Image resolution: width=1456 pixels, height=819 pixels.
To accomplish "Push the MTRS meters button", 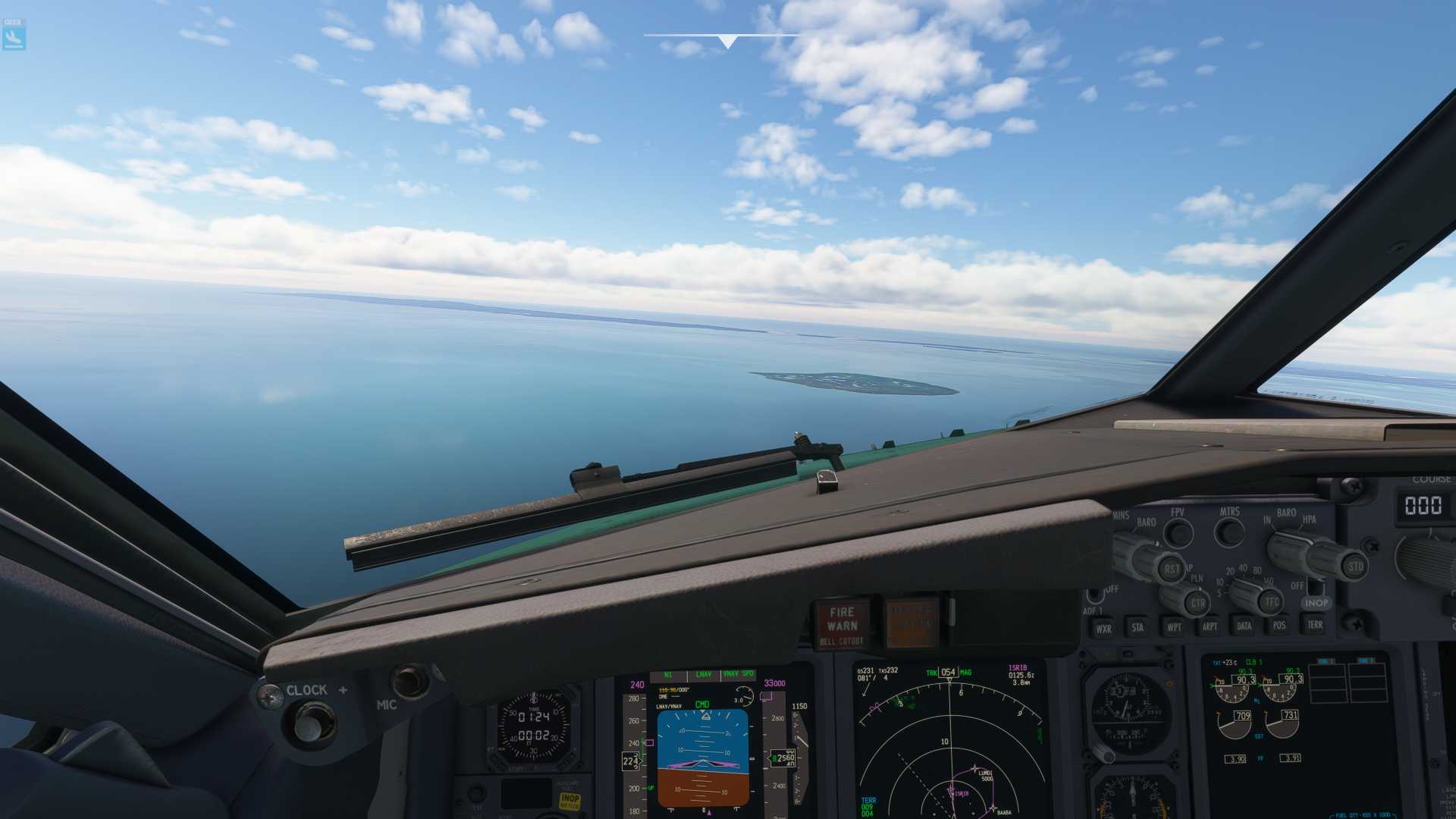I will click(x=1229, y=532).
